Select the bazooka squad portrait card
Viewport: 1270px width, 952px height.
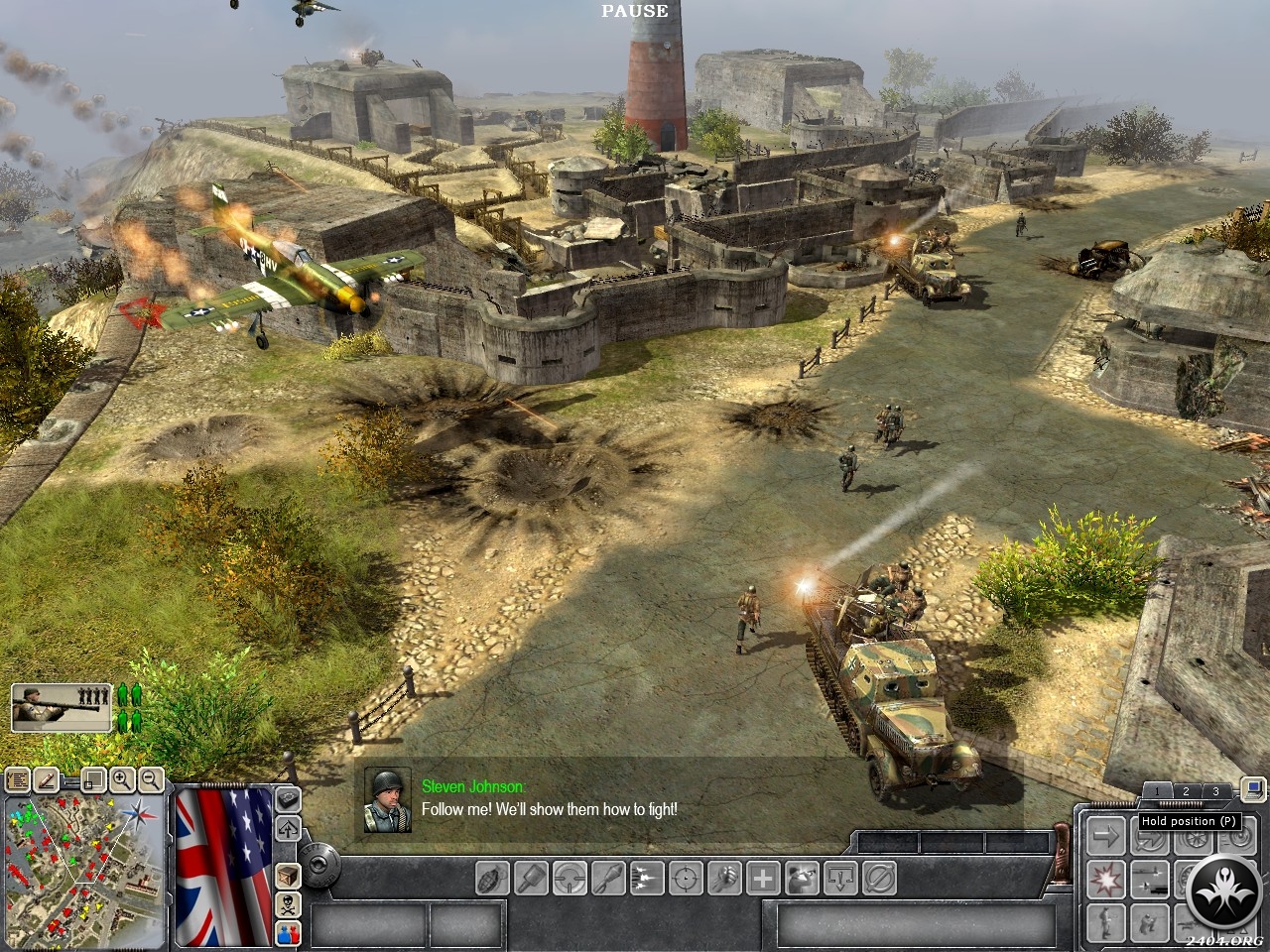pos(61,708)
